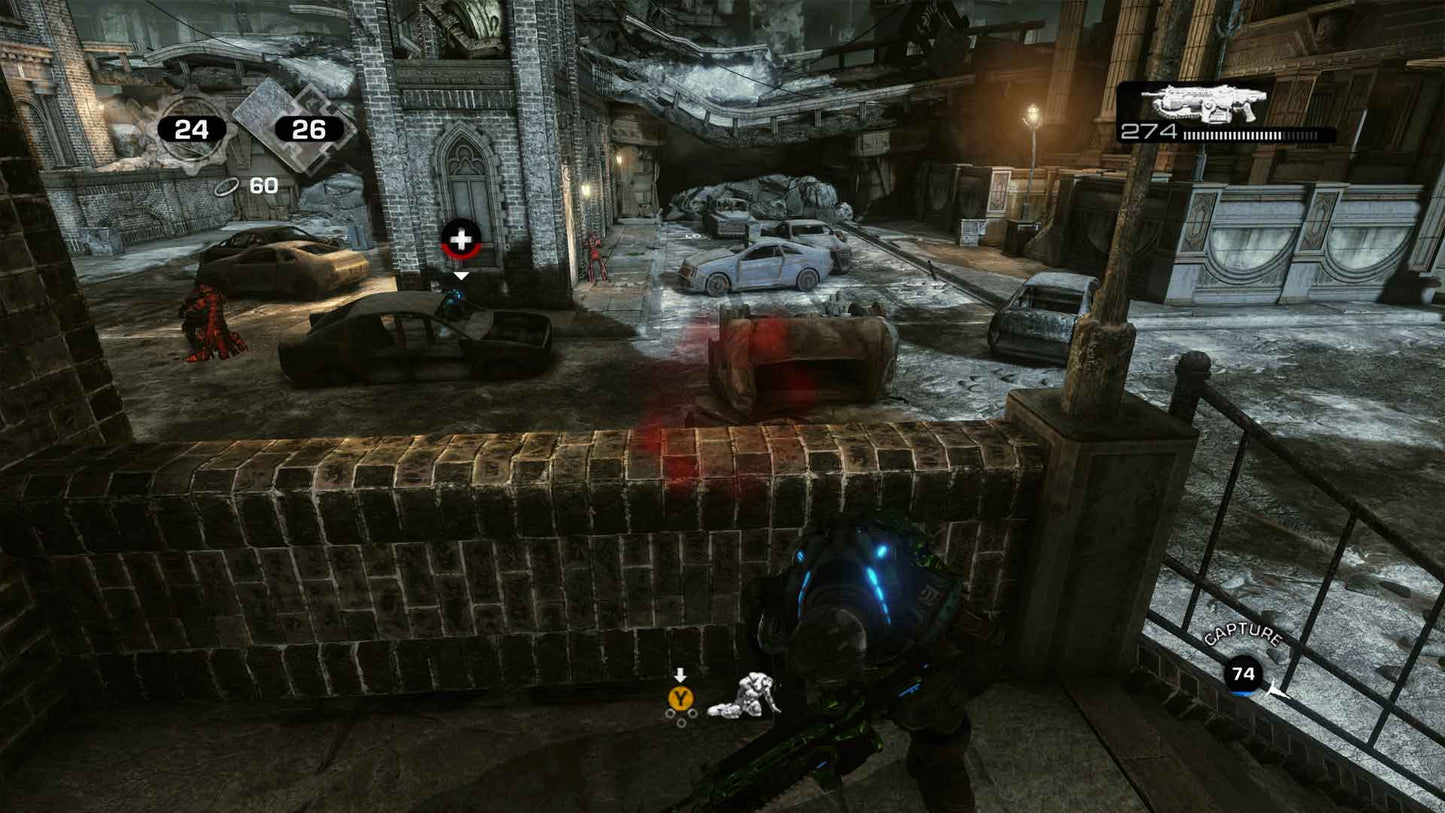Viewport: 1445px width, 813px height.
Task: Toggle the downward arrow above the Y prompt
Action: click(x=682, y=673)
